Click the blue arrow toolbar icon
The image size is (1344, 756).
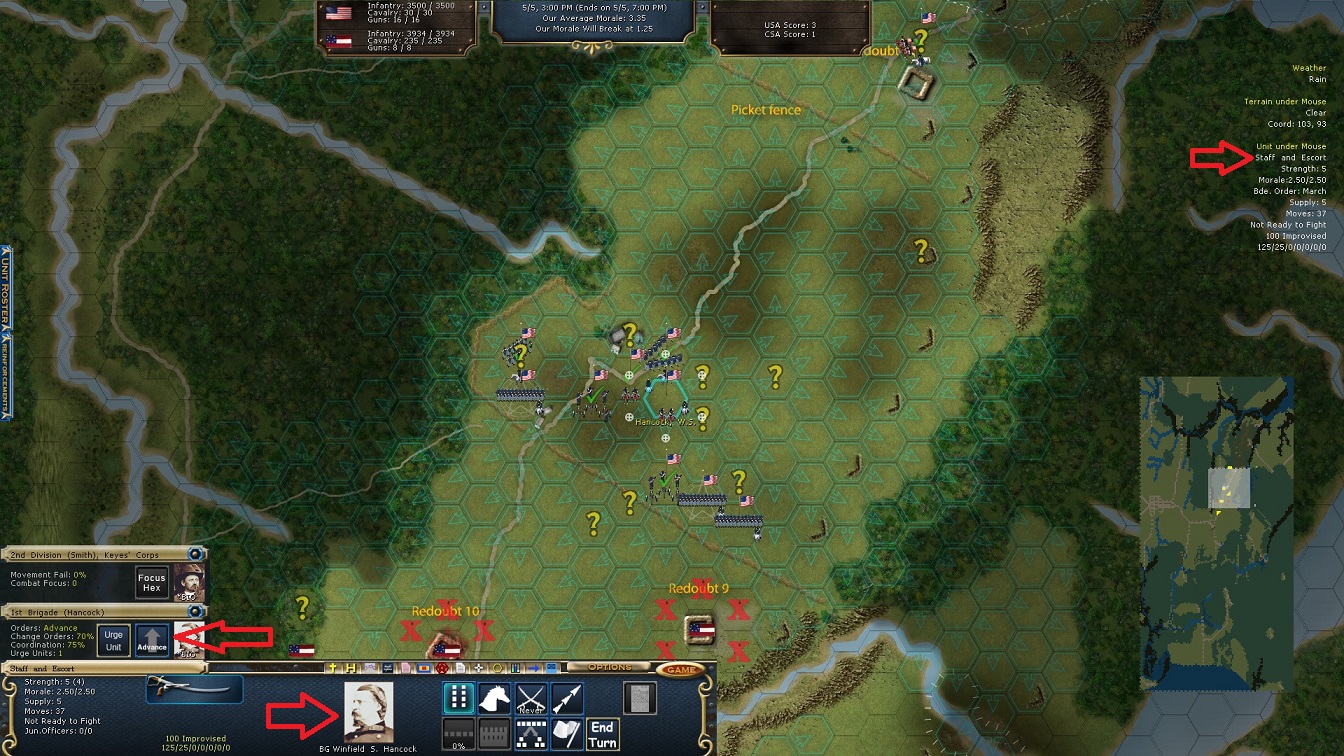click(533, 667)
